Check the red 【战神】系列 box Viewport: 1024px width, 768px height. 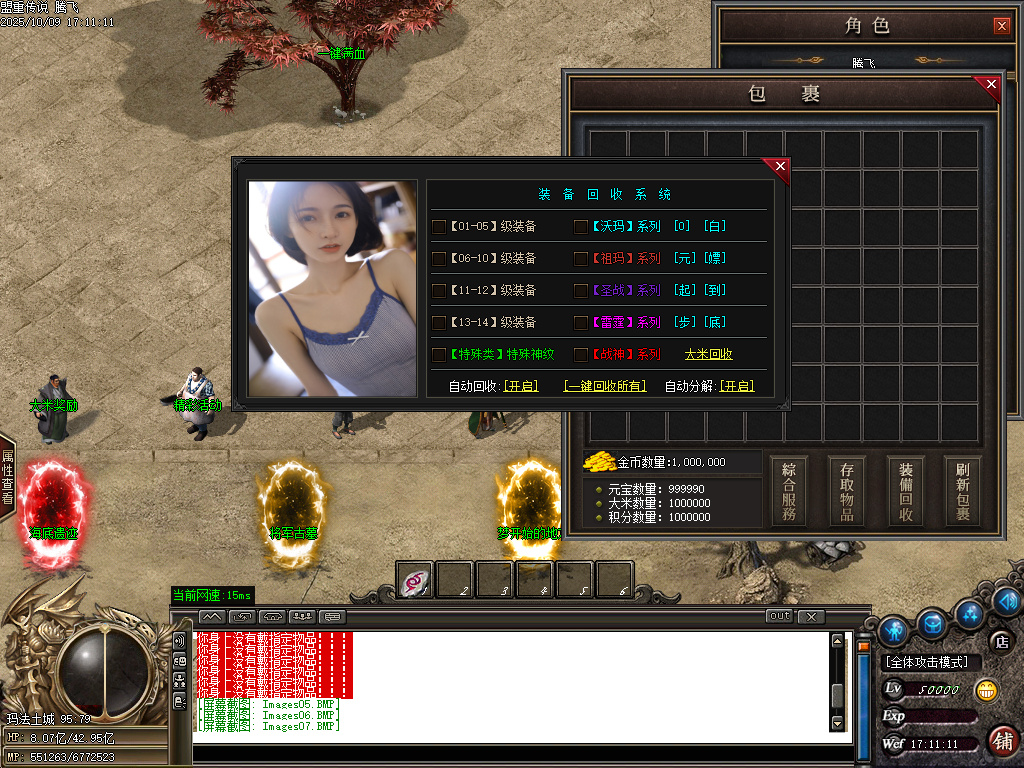pyautogui.click(x=581, y=355)
